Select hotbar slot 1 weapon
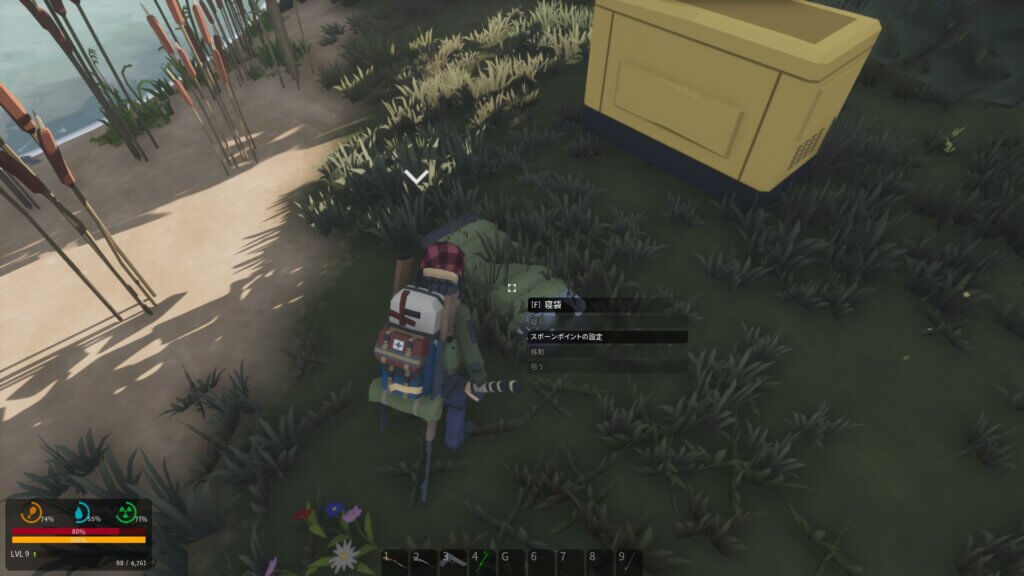Image resolution: width=1024 pixels, height=576 pixels. (x=396, y=559)
